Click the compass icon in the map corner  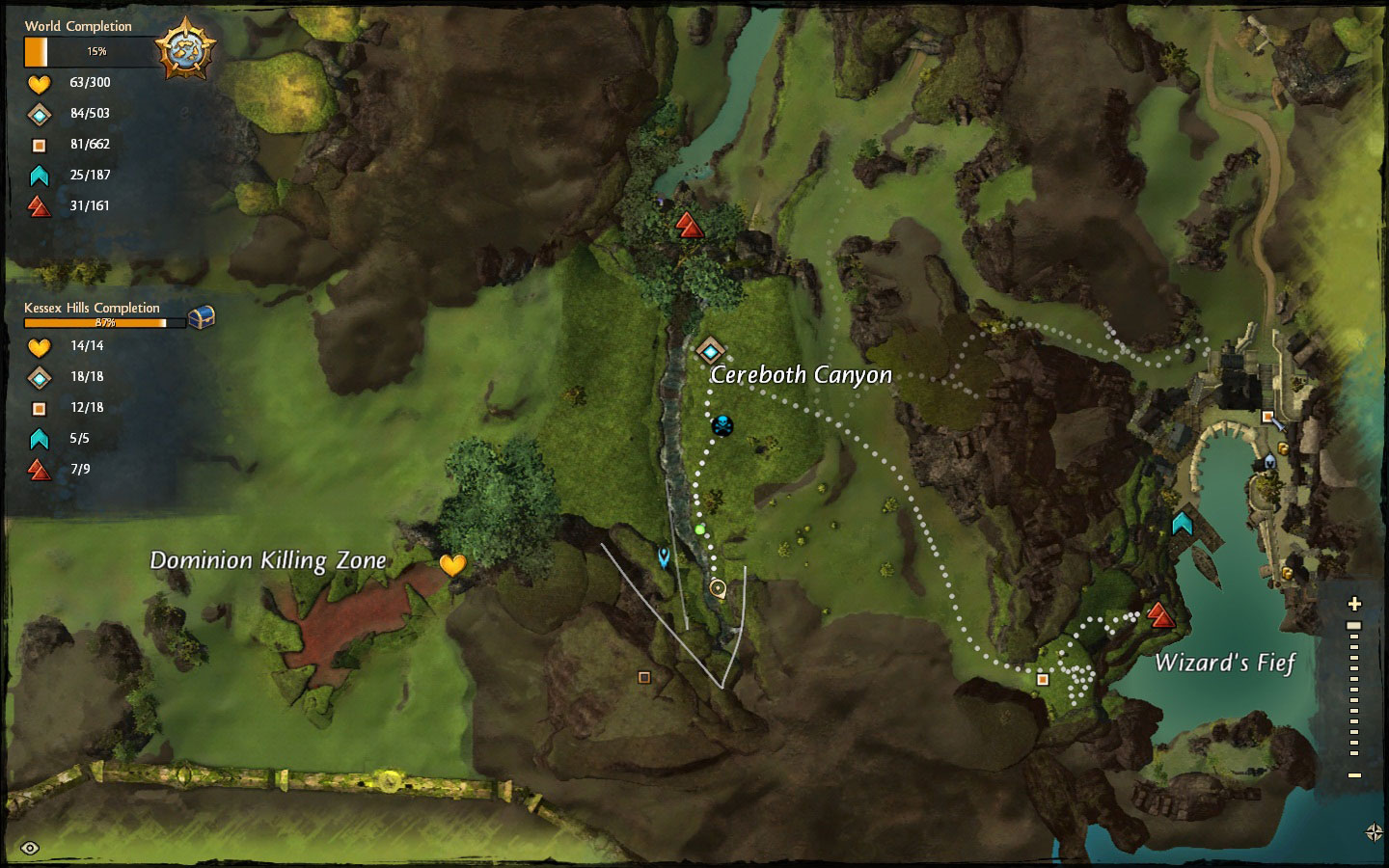click(1375, 832)
